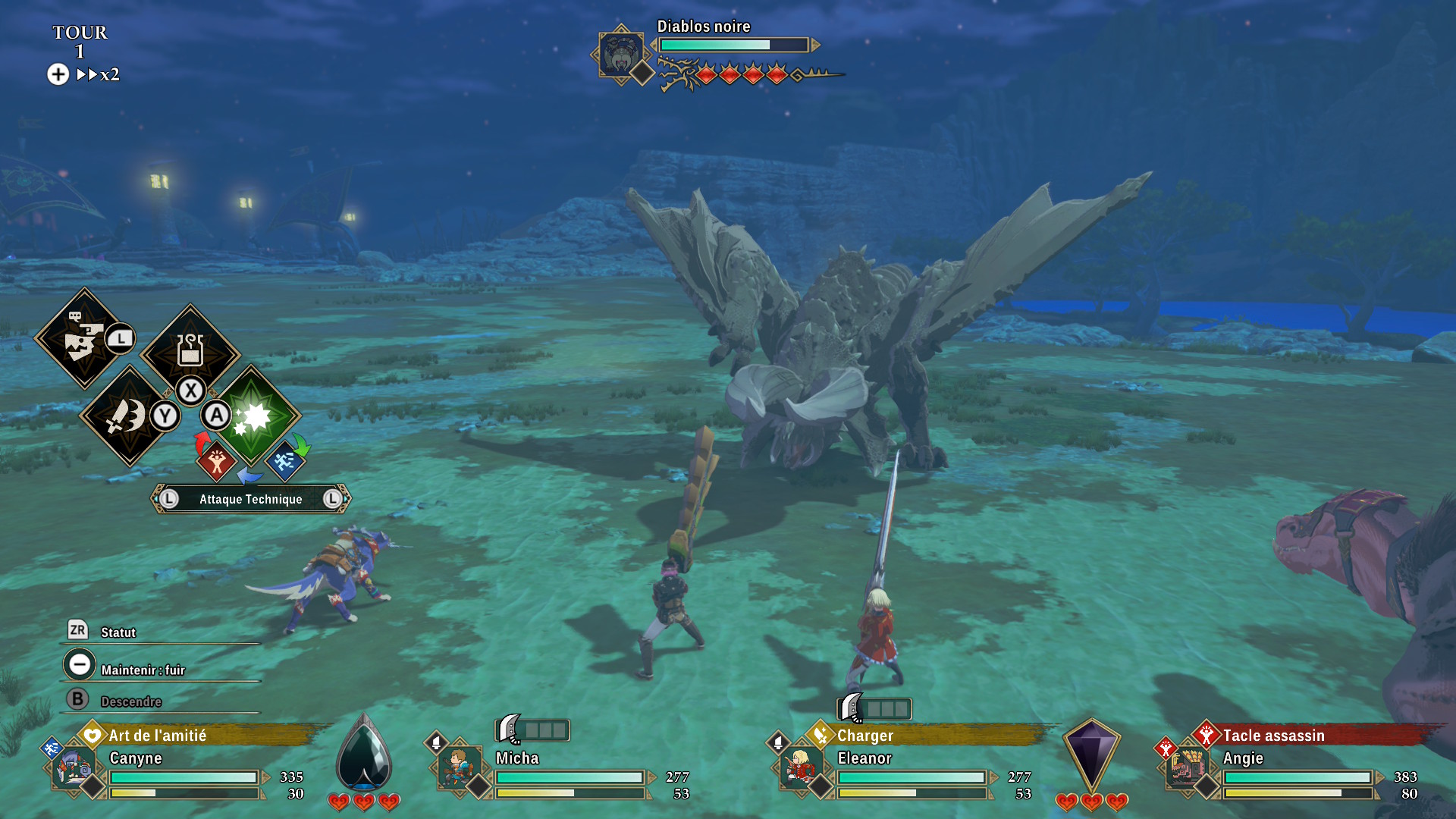Click Micha's weapon gauge icon

(x=532, y=730)
